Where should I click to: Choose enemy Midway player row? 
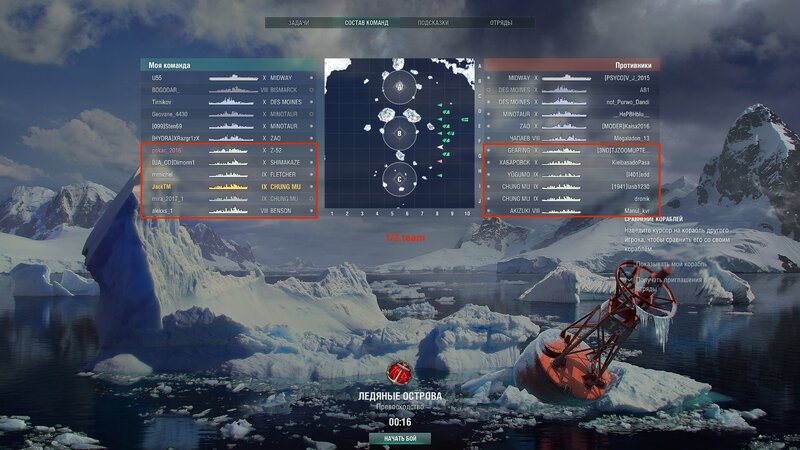[570, 77]
